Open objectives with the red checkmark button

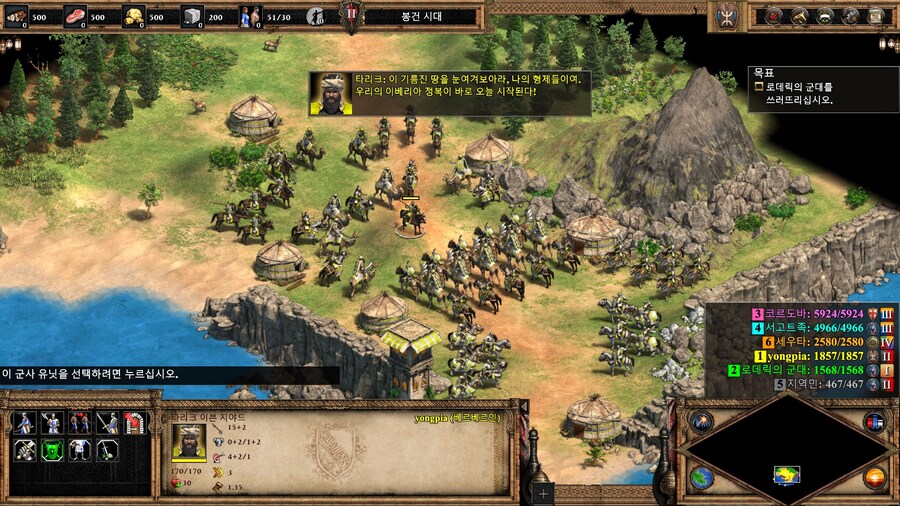coord(775,15)
